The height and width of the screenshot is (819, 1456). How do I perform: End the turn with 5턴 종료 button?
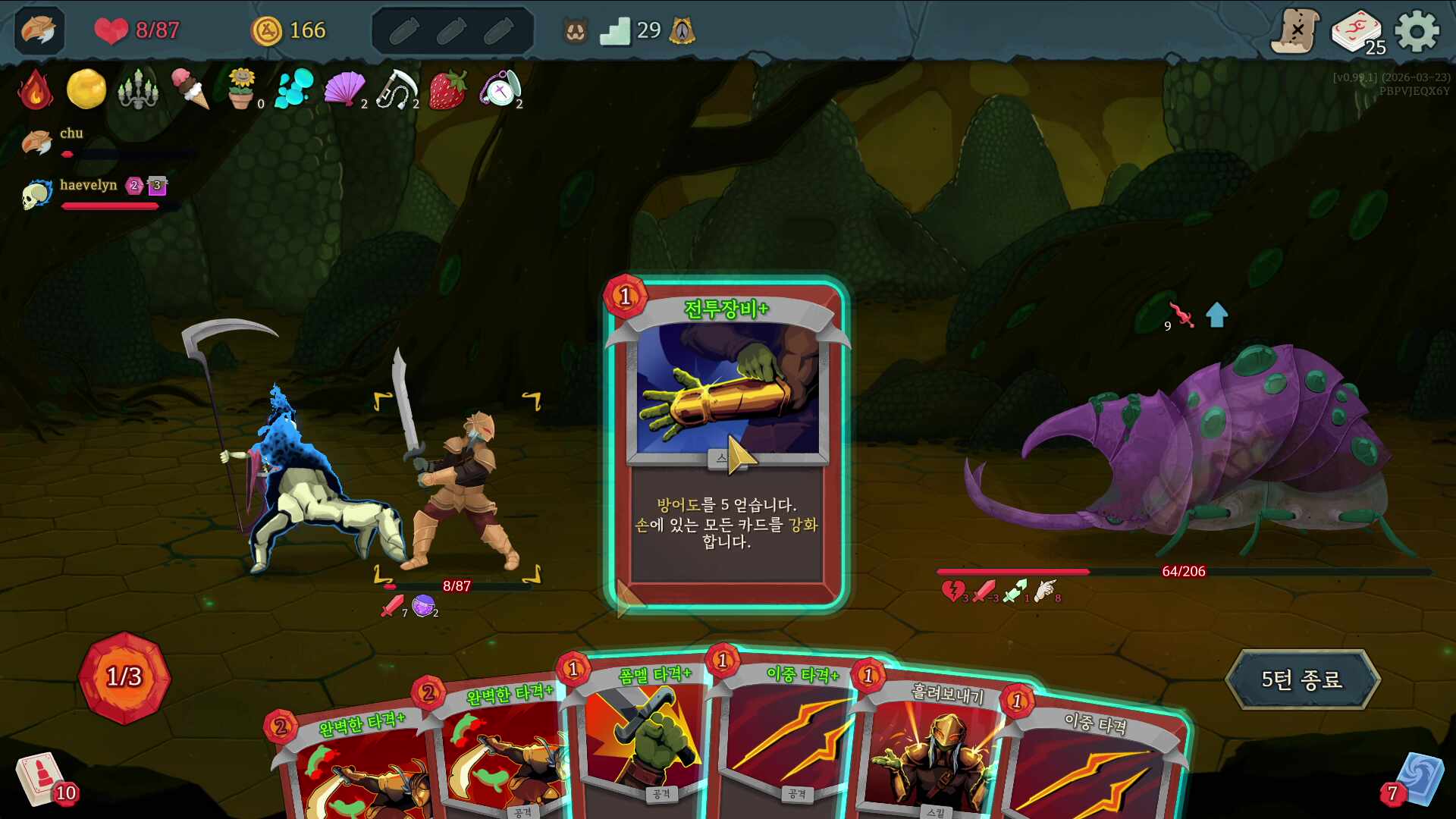1301,679
